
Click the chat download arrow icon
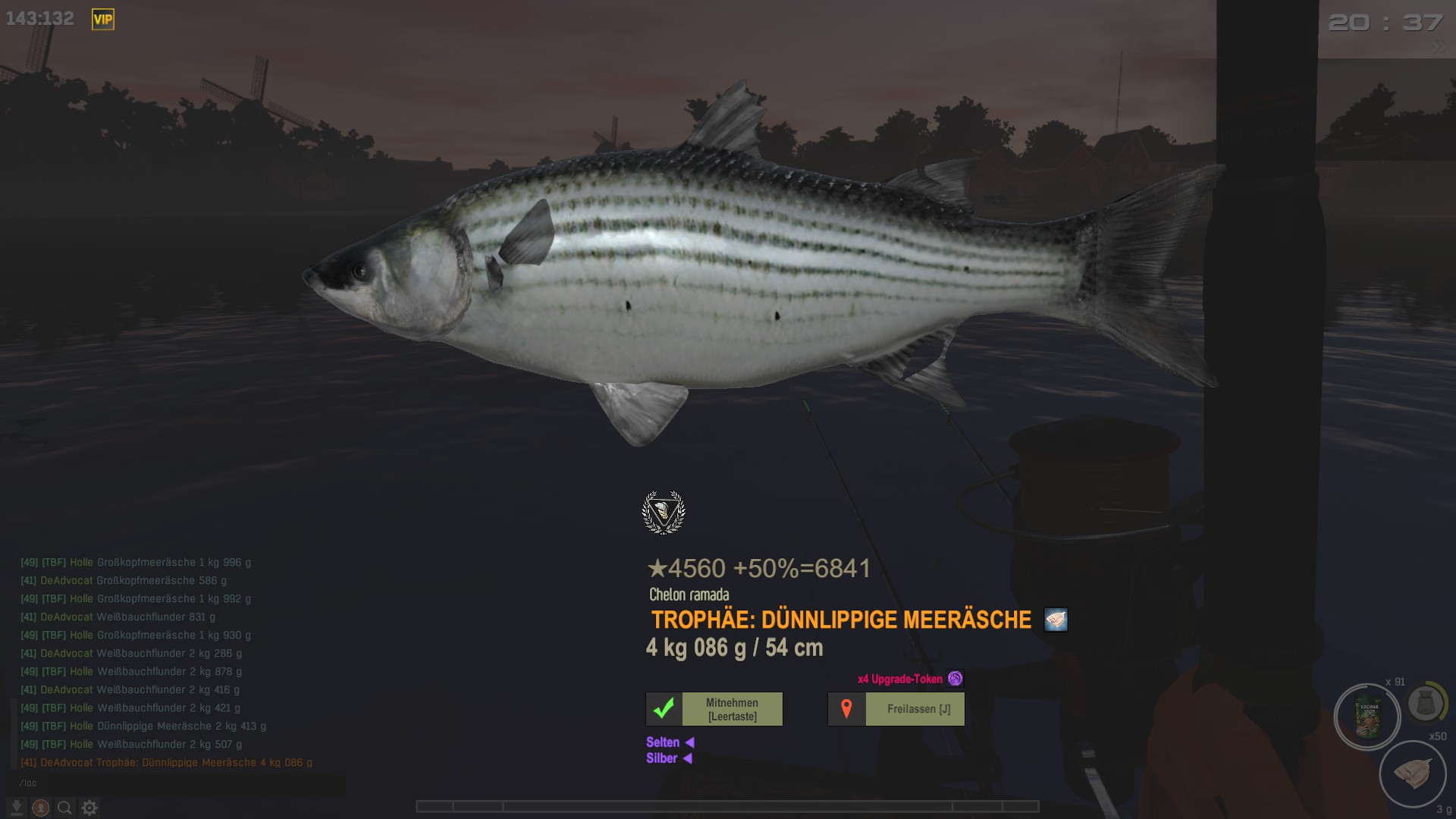pyautogui.click(x=16, y=808)
